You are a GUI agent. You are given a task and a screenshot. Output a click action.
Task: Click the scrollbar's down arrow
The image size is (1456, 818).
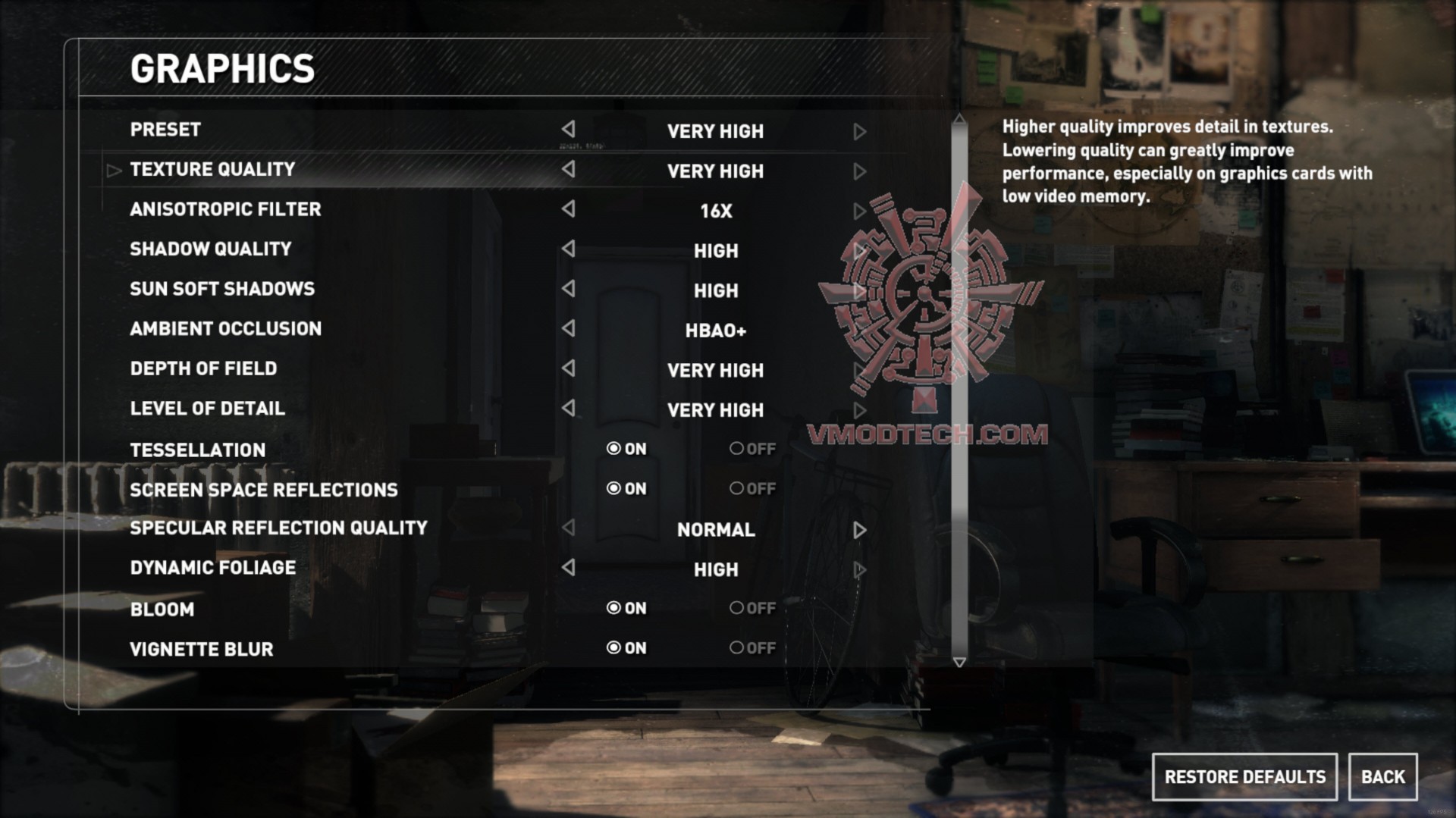point(959,663)
